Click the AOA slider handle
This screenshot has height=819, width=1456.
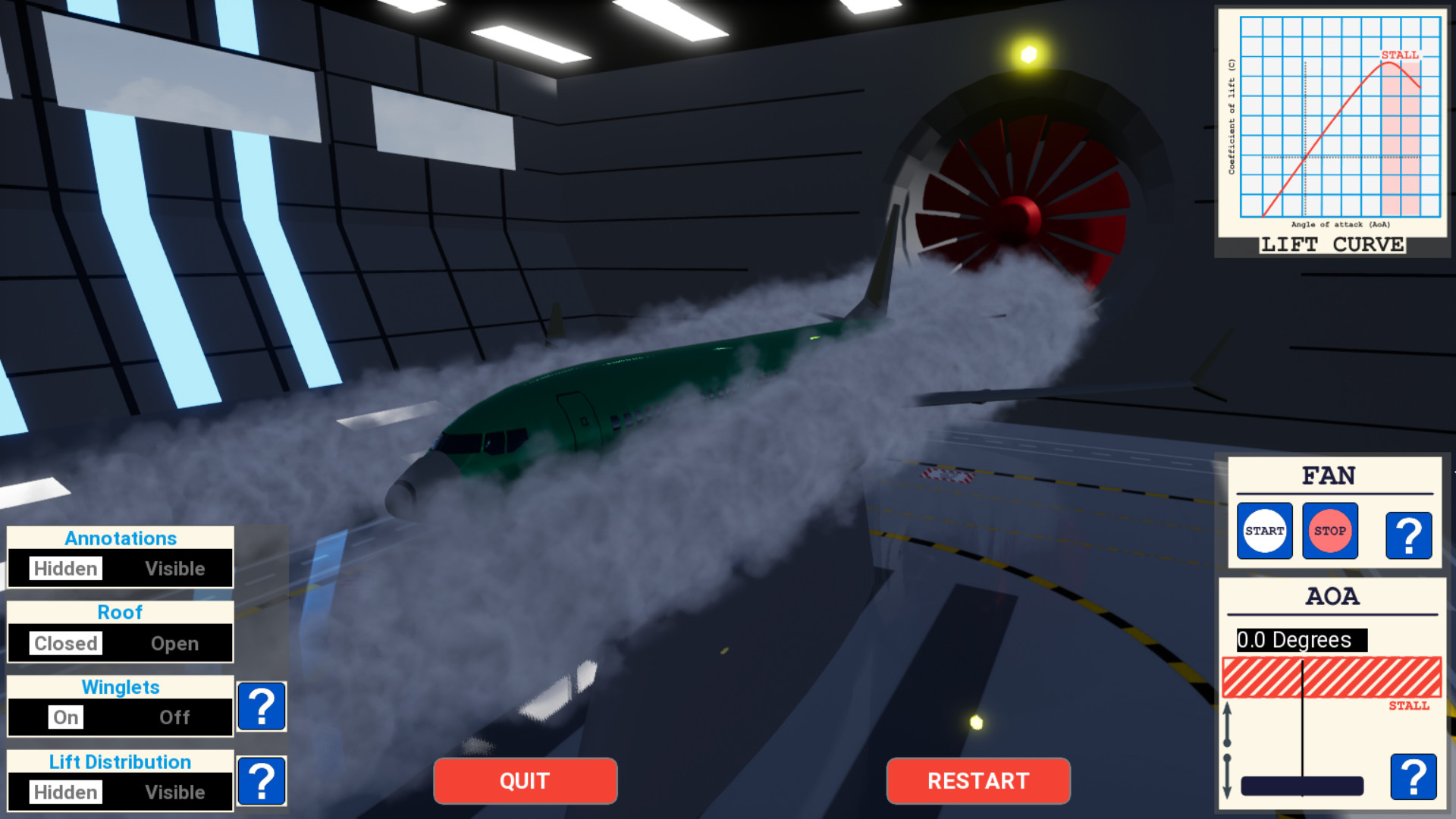point(1301,786)
